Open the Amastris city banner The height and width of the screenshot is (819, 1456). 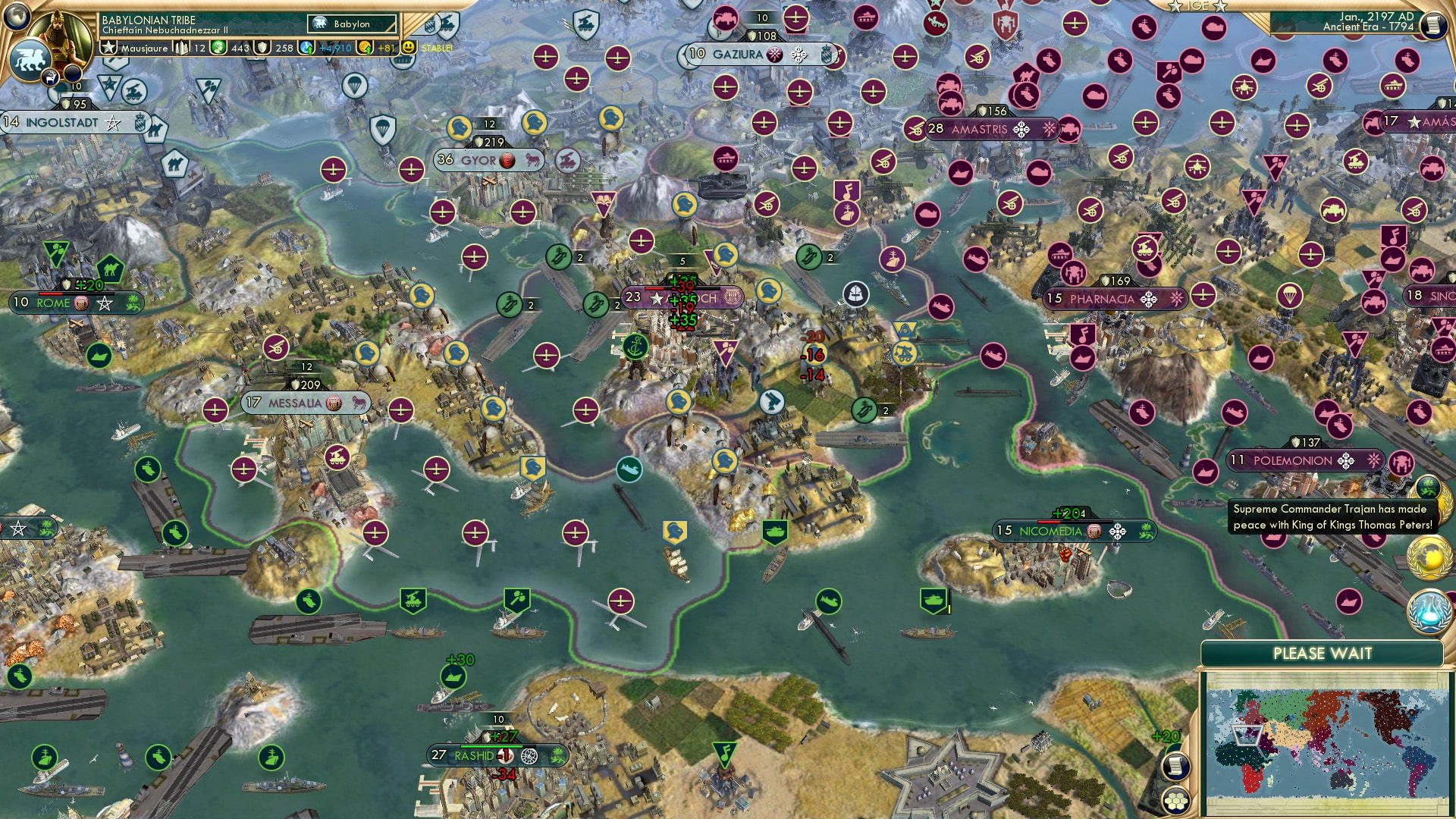(979, 130)
